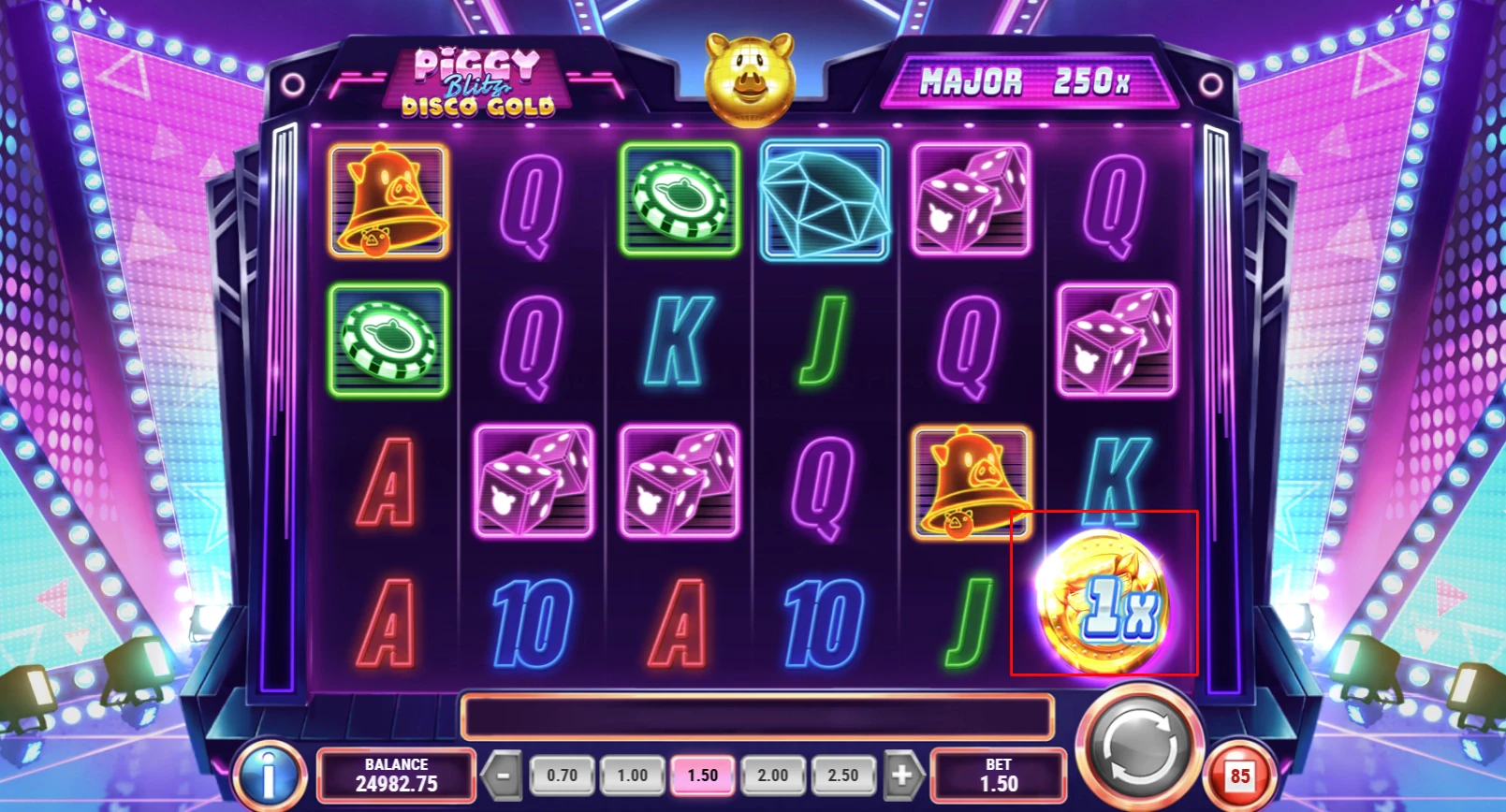The width and height of the screenshot is (1506, 812).
Task: Decrease bet with the minus stepper
Action: click(503, 775)
